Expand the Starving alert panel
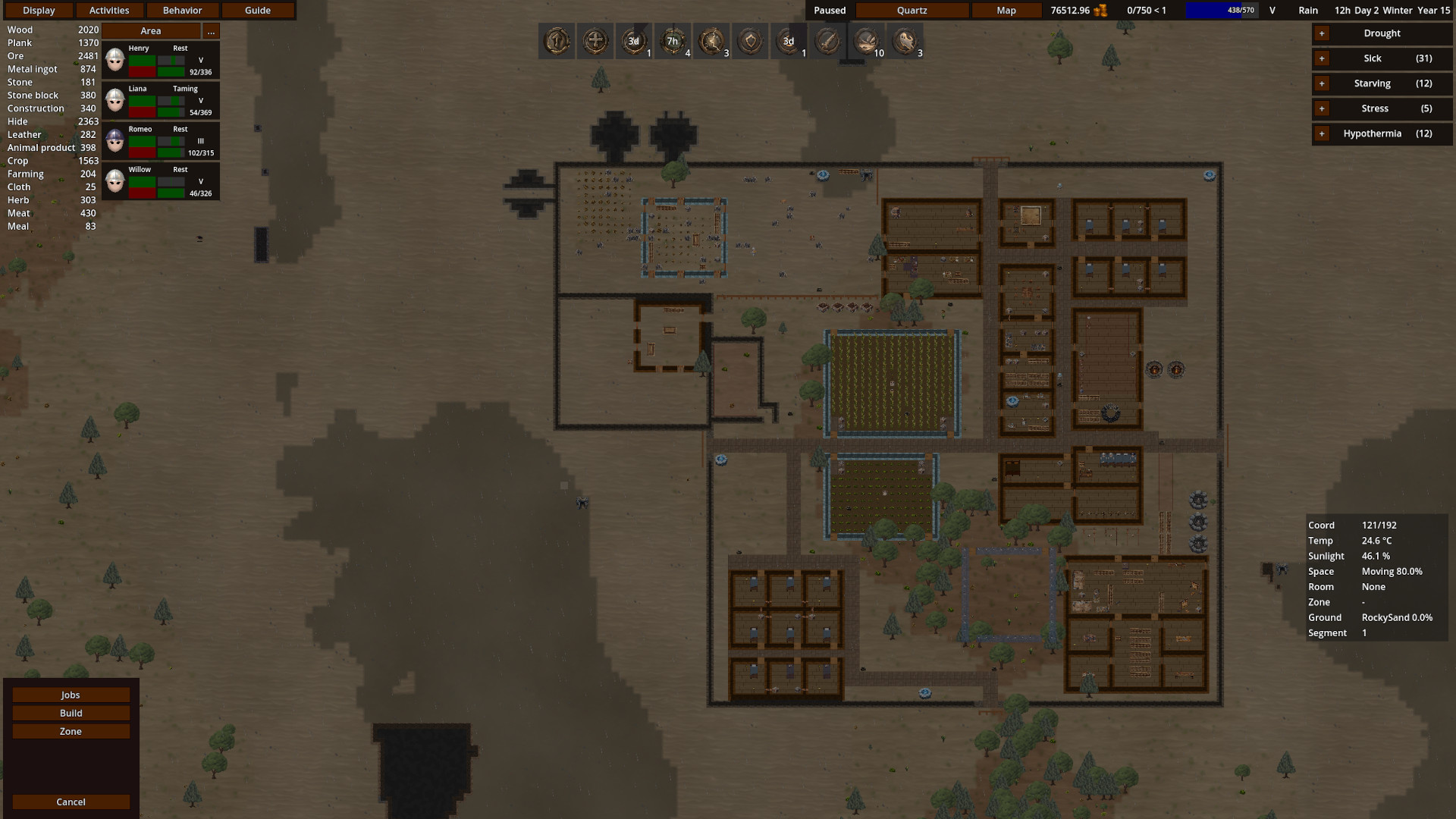This screenshot has width=1456, height=819. click(1320, 83)
